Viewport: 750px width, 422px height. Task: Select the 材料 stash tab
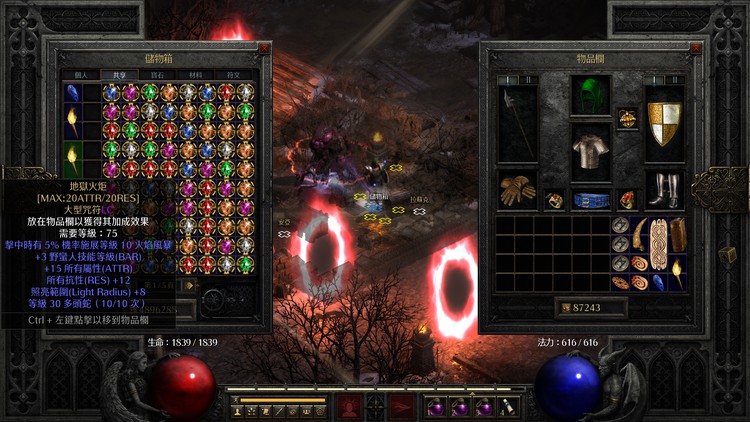(194, 75)
